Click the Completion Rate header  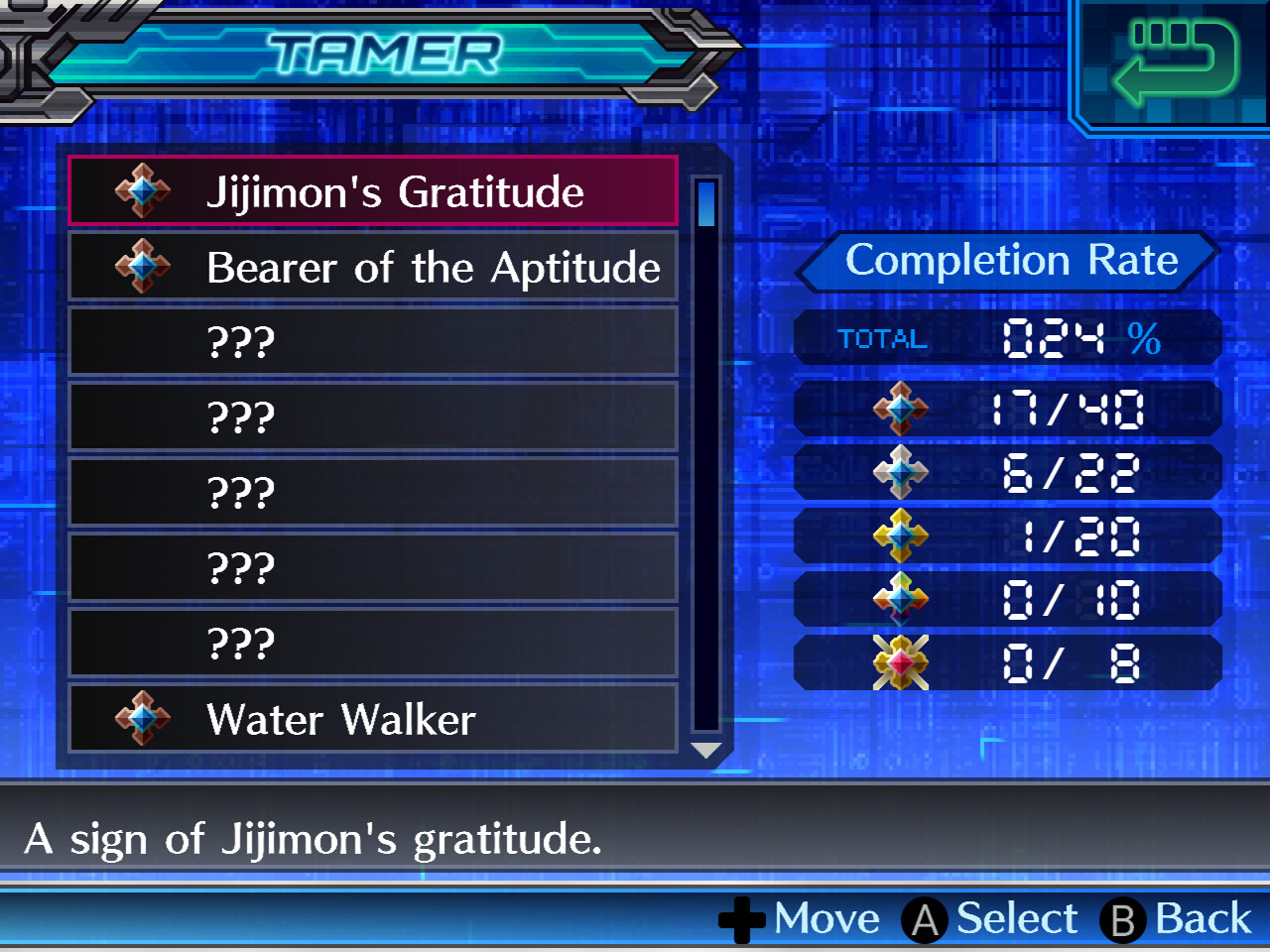(1010, 261)
